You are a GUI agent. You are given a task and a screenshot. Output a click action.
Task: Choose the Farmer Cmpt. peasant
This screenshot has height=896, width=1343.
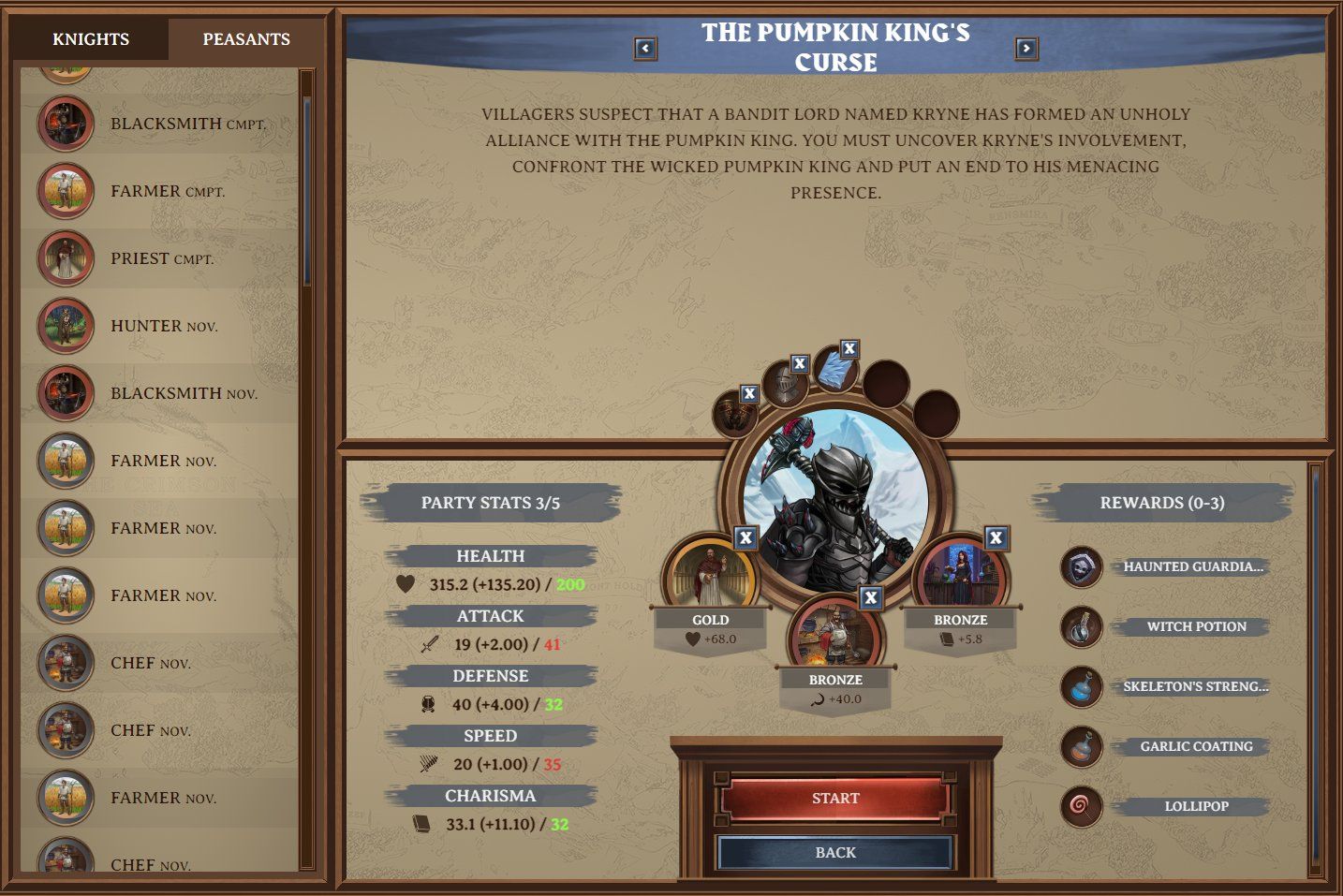[x=167, y=191]
